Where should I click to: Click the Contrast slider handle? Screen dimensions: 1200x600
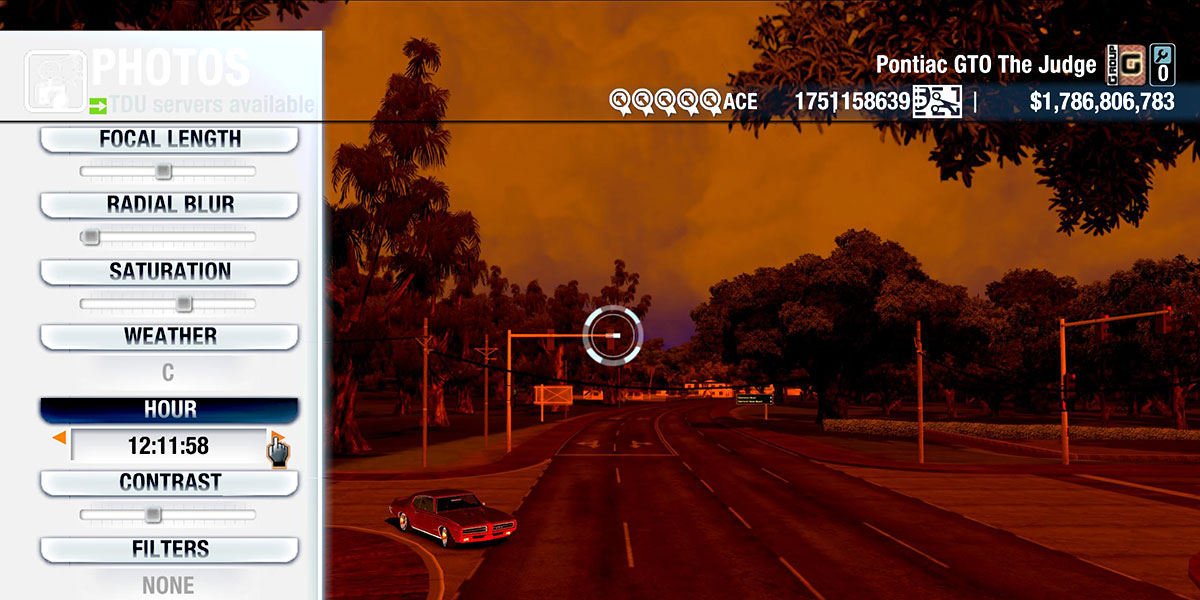152,515
